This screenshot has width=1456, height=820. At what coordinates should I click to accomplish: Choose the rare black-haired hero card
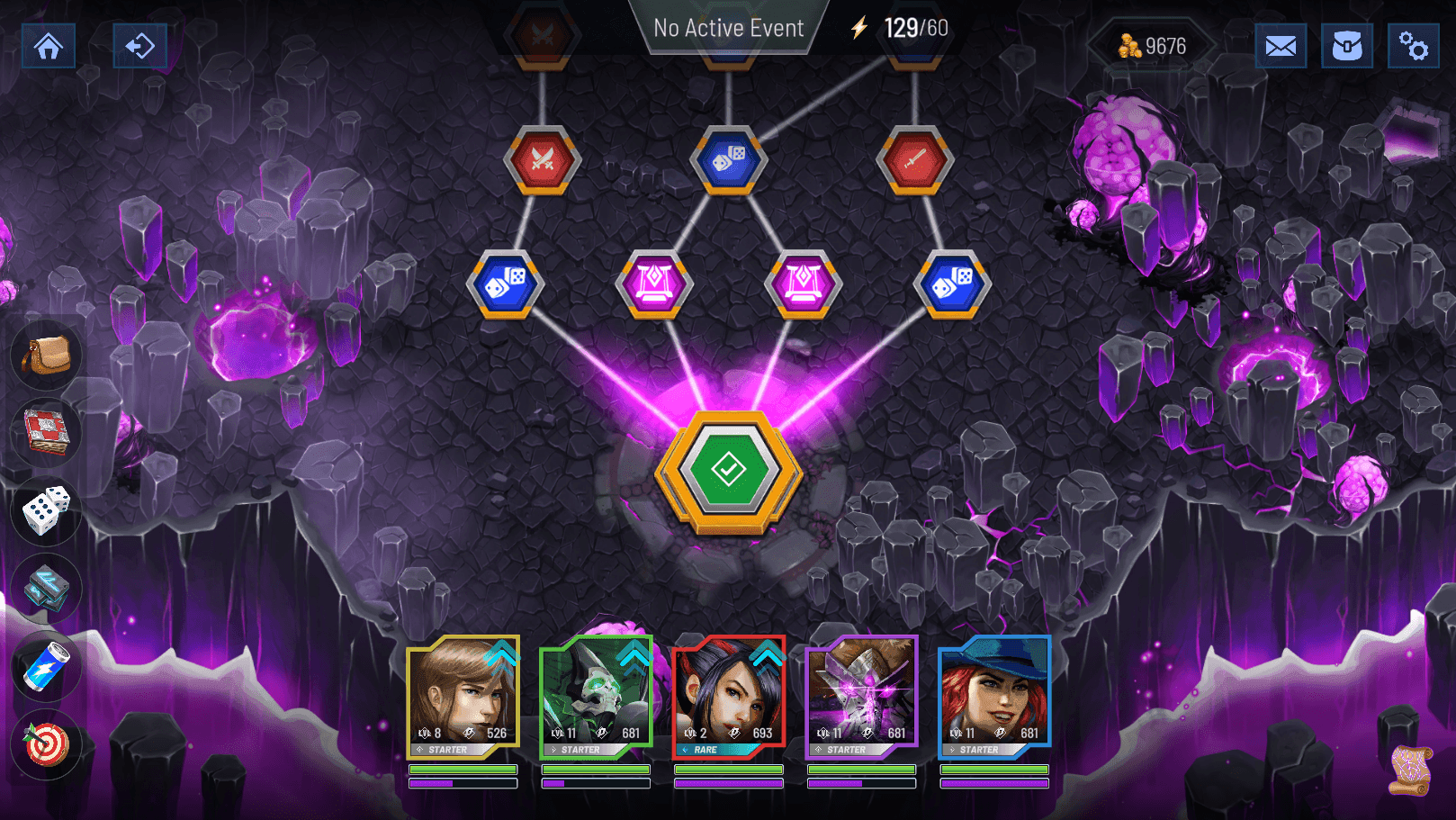pos(729,696)
